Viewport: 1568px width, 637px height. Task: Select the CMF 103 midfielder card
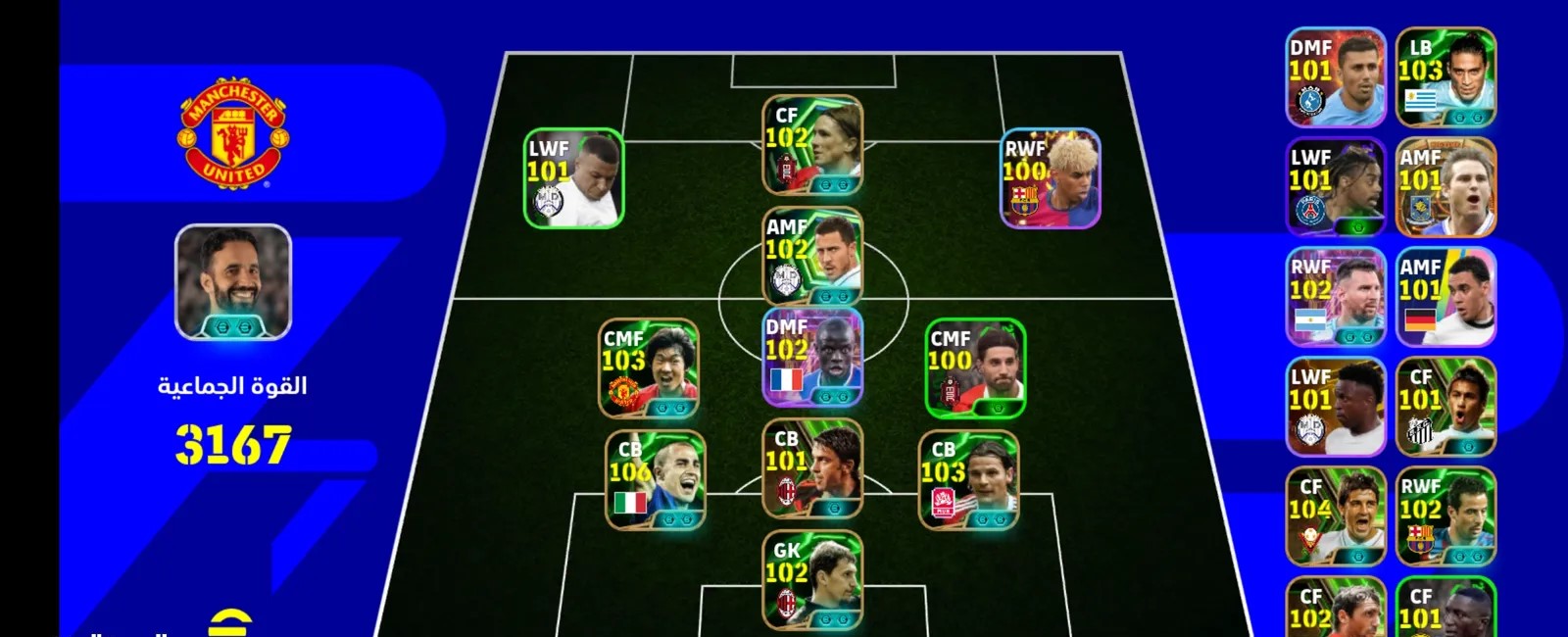click(x=649, y=368)
